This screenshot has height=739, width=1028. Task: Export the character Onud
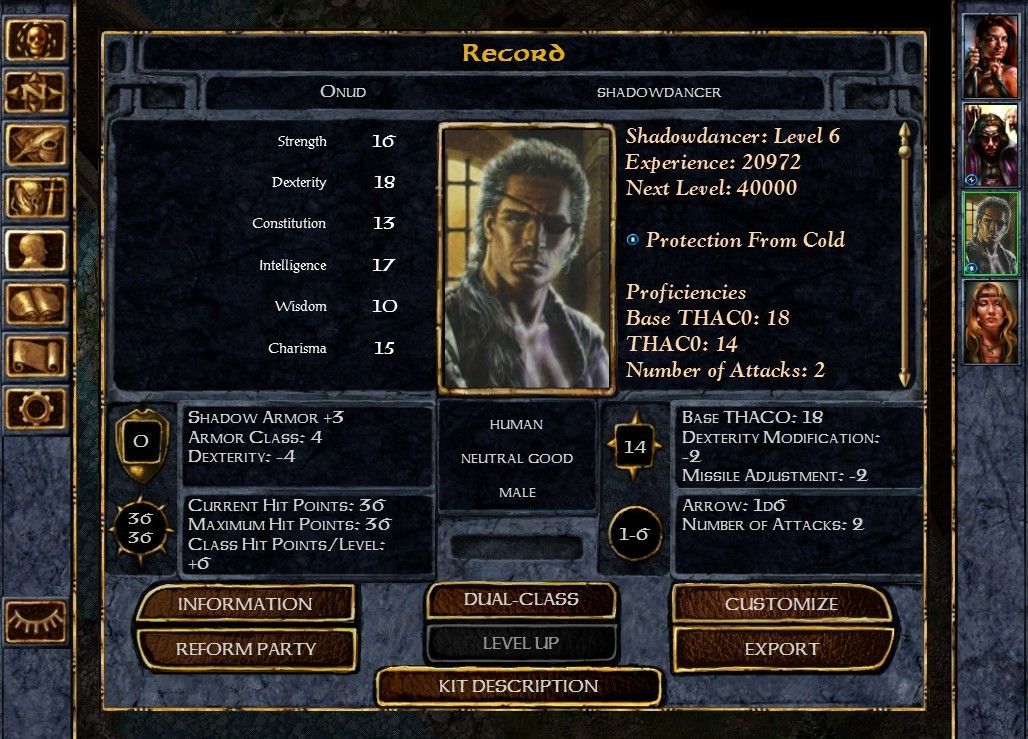click(781, 649)
